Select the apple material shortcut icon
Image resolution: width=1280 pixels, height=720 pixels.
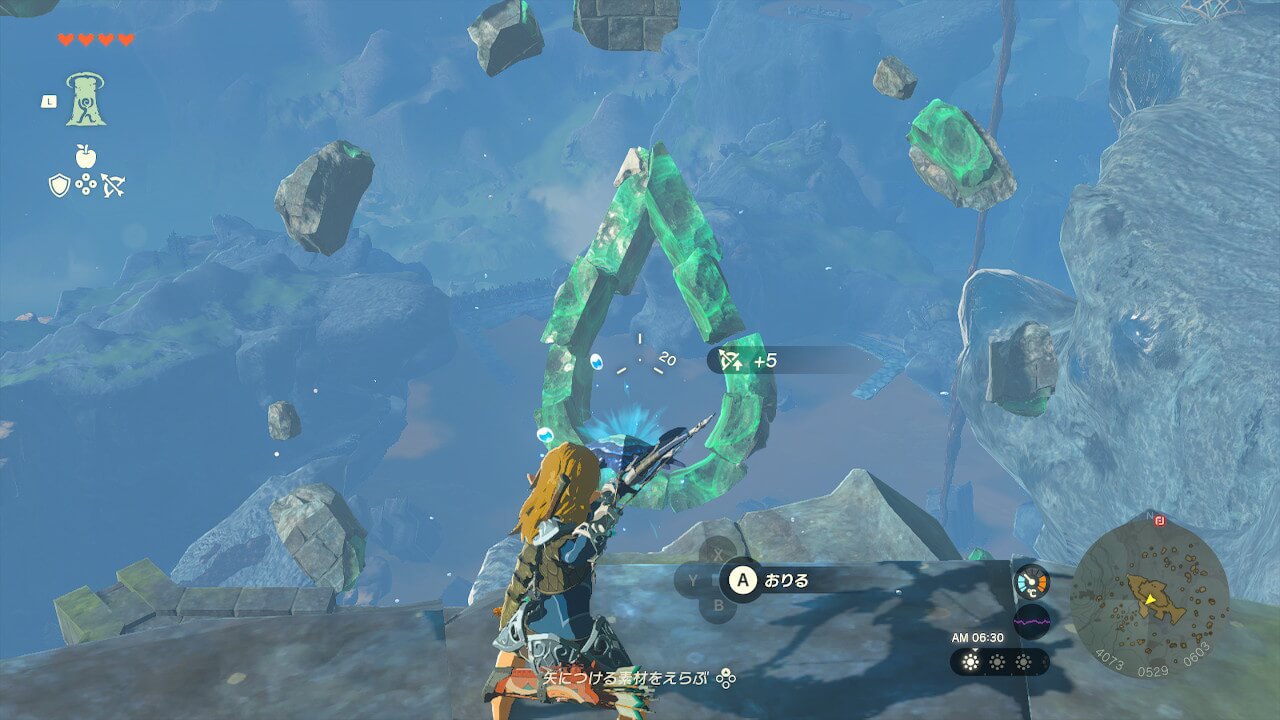pos(86,156)
